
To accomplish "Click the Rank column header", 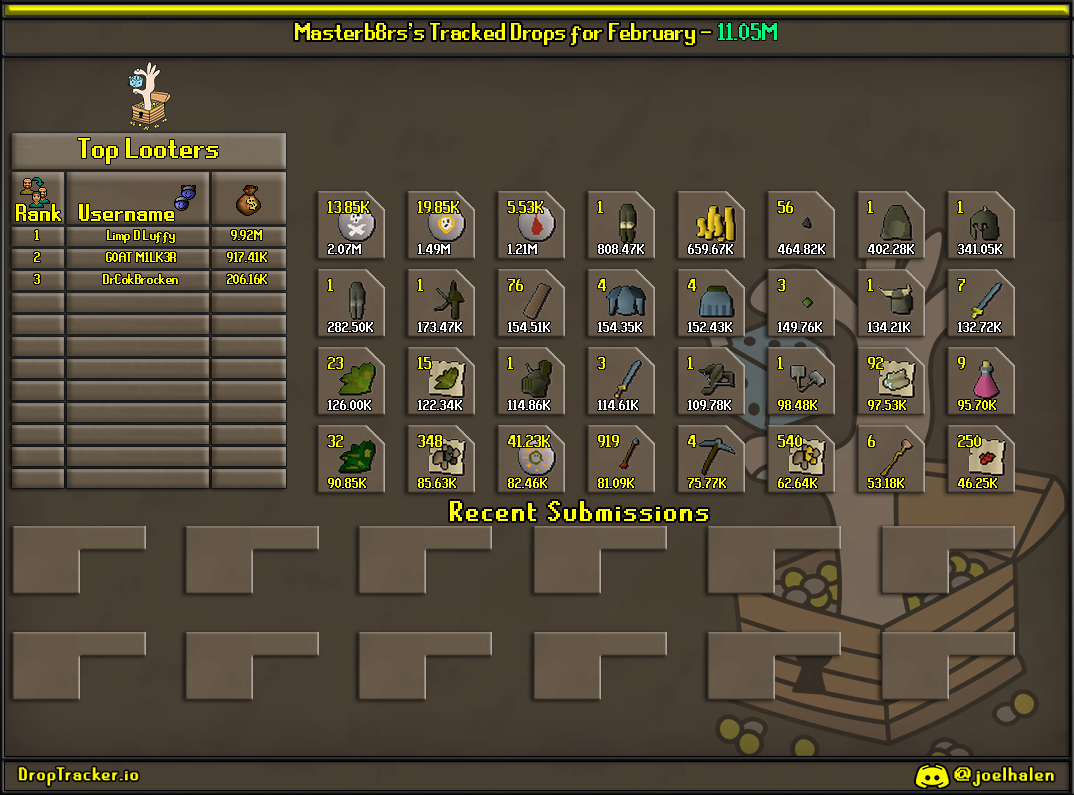I will [x=38, y=198].
